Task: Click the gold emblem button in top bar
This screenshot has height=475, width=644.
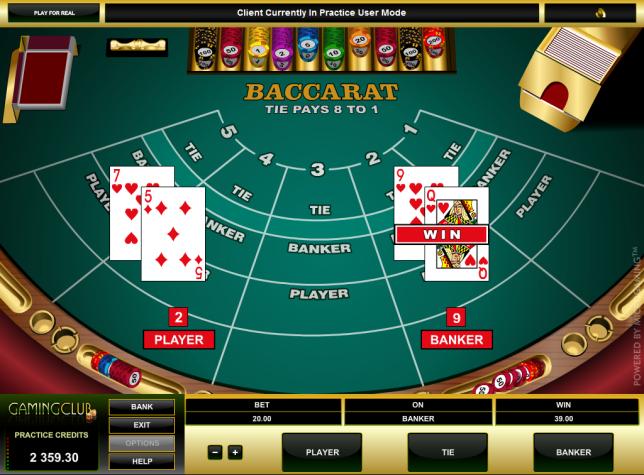Action: click(600, 12)
